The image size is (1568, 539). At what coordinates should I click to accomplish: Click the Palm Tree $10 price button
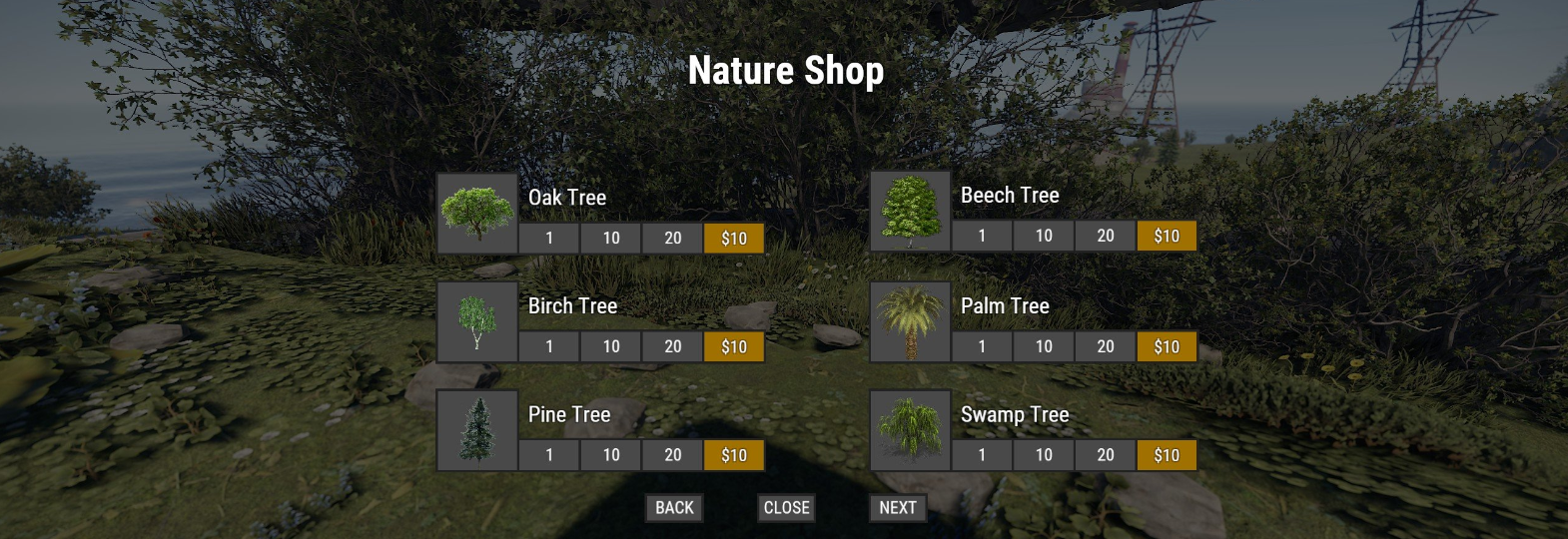pyautogui.click(x=1167, y=346)
